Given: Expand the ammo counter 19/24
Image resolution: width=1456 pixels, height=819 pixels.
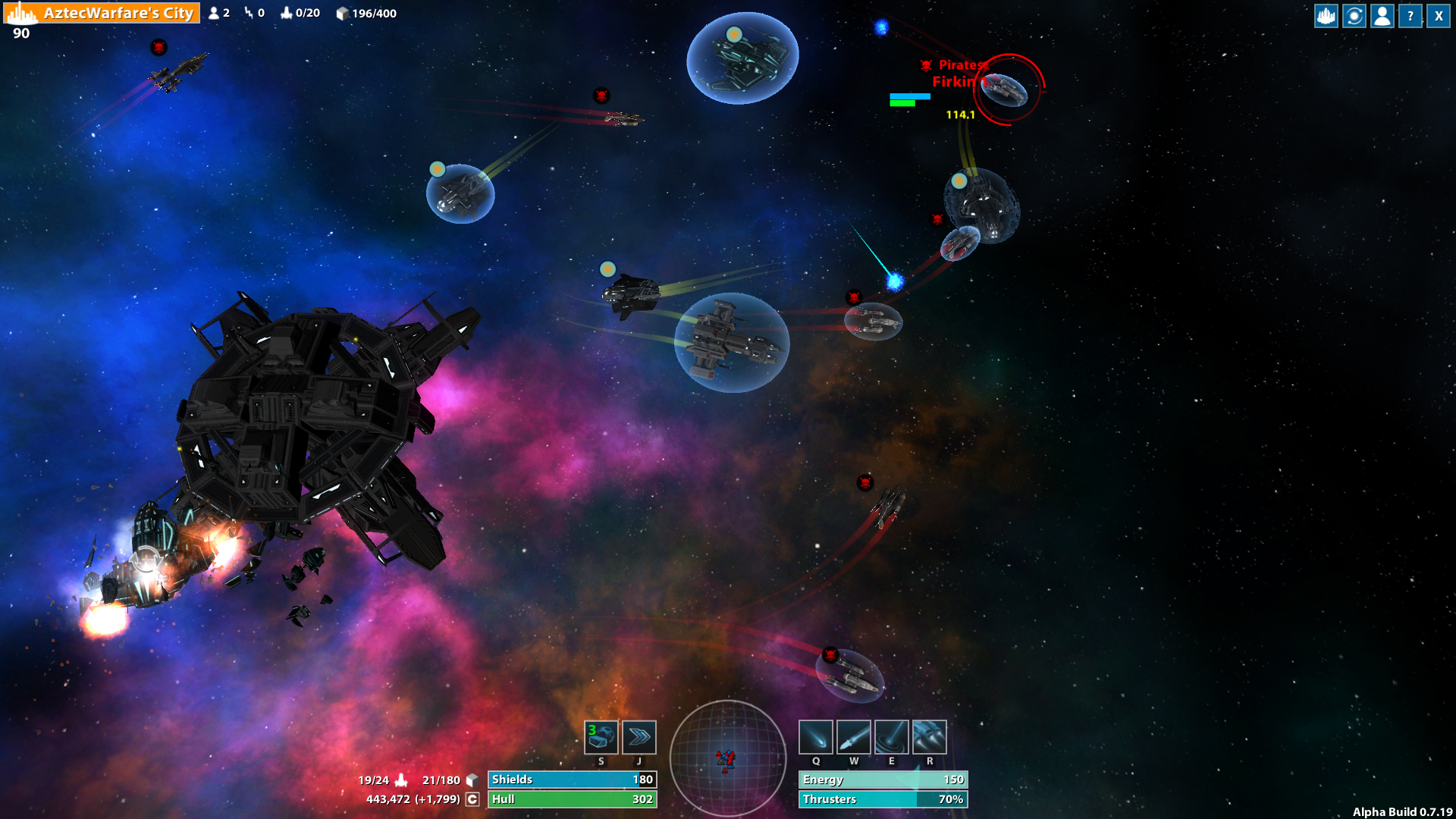Looking at the screenshot, I should pyautogui.click(x=374, y=779).
